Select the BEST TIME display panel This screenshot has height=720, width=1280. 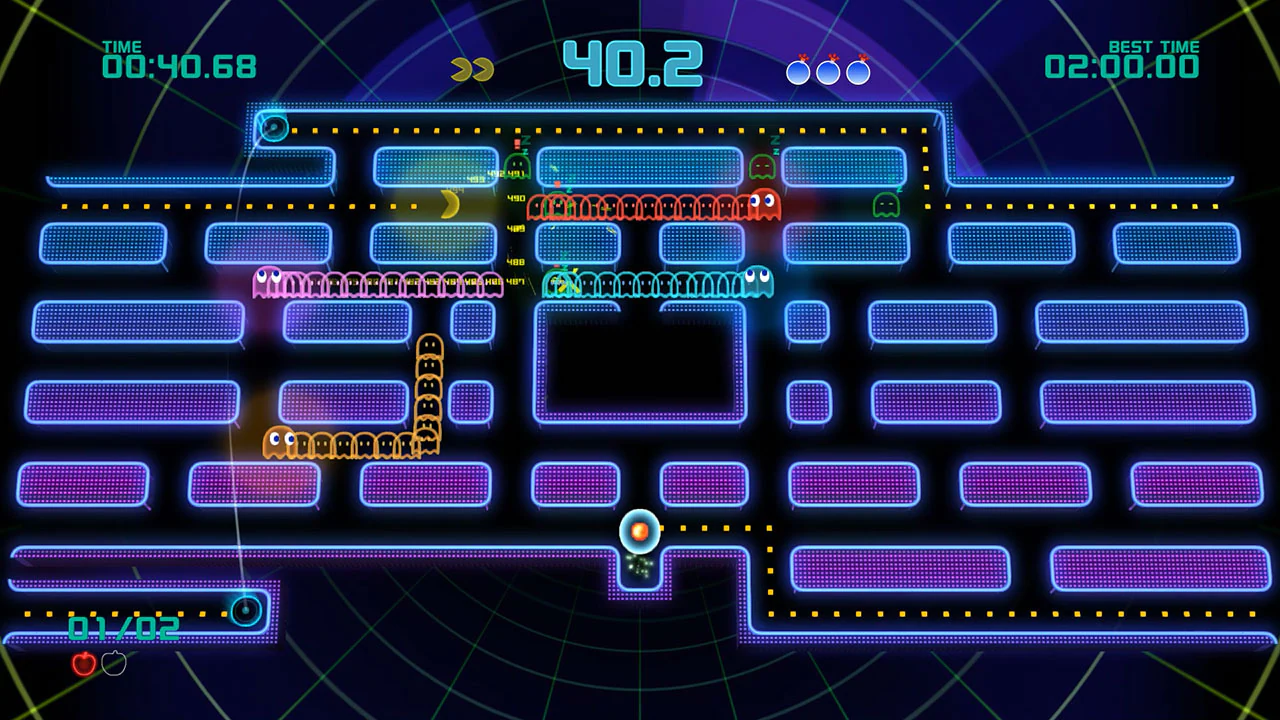tap(1122, 57)
